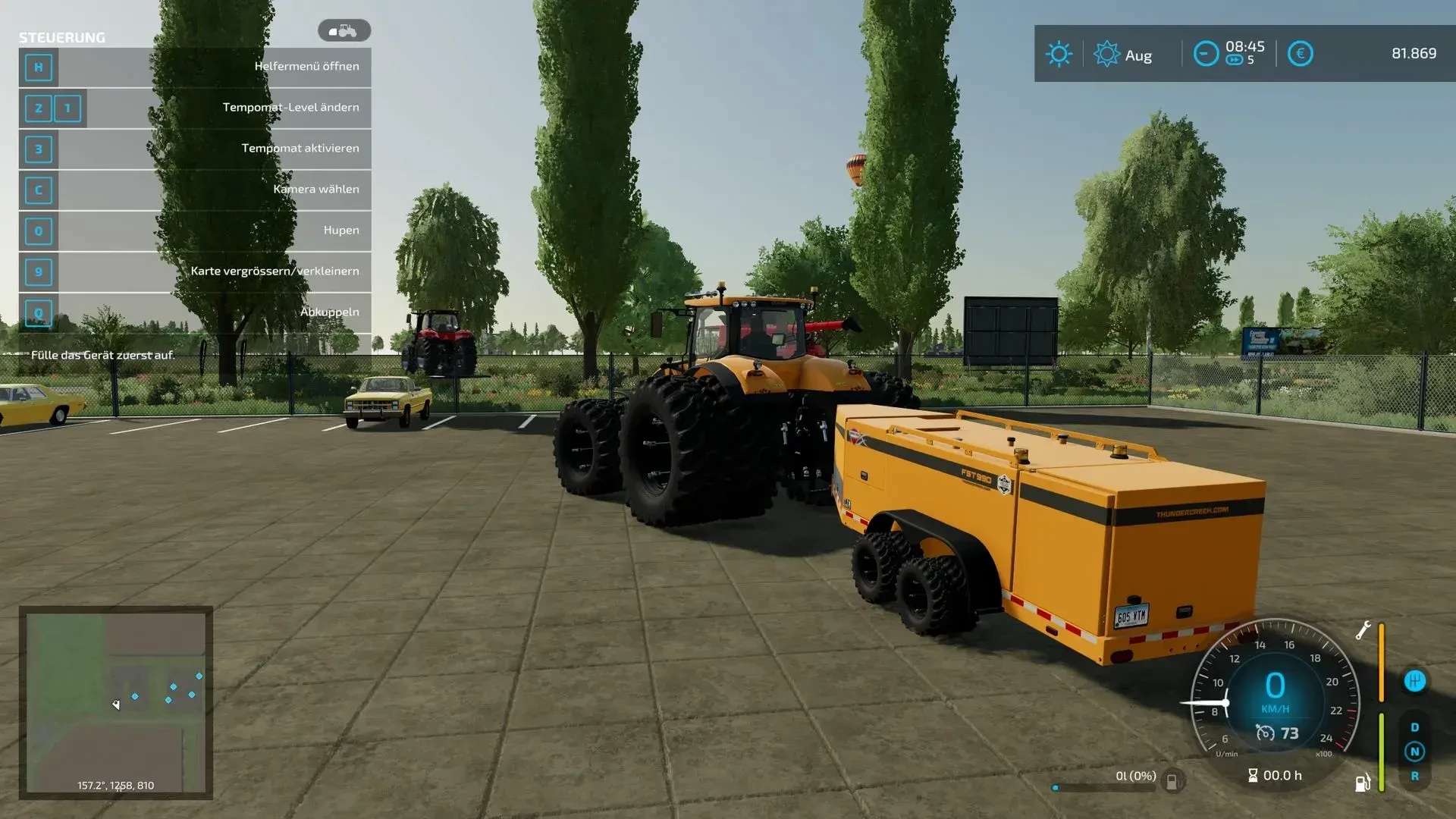Image resolution: width=1456 pixels, height=819 pixels.
Task: Click the cruise control speed icon
Action: coord(1265,733)
